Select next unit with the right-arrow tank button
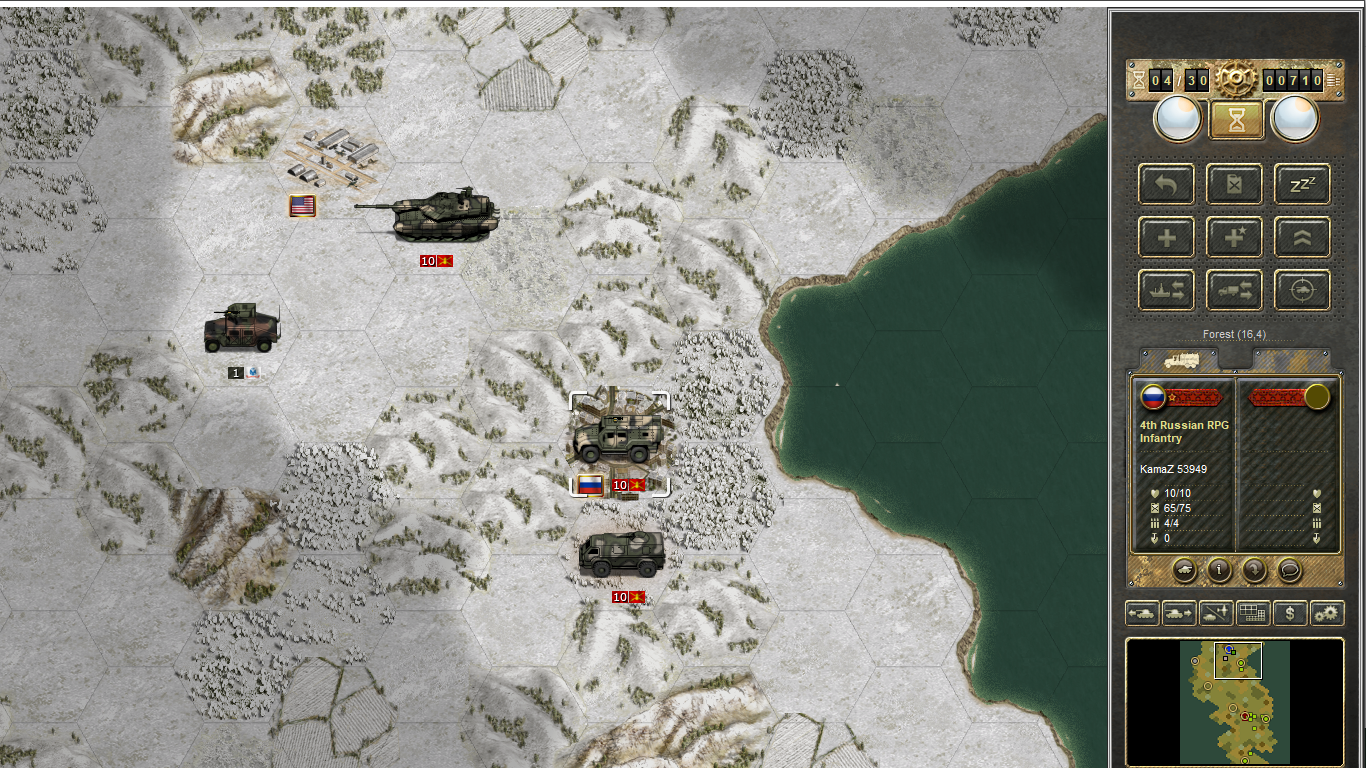Viewport: 1366px width, 768px height. 1179,613
